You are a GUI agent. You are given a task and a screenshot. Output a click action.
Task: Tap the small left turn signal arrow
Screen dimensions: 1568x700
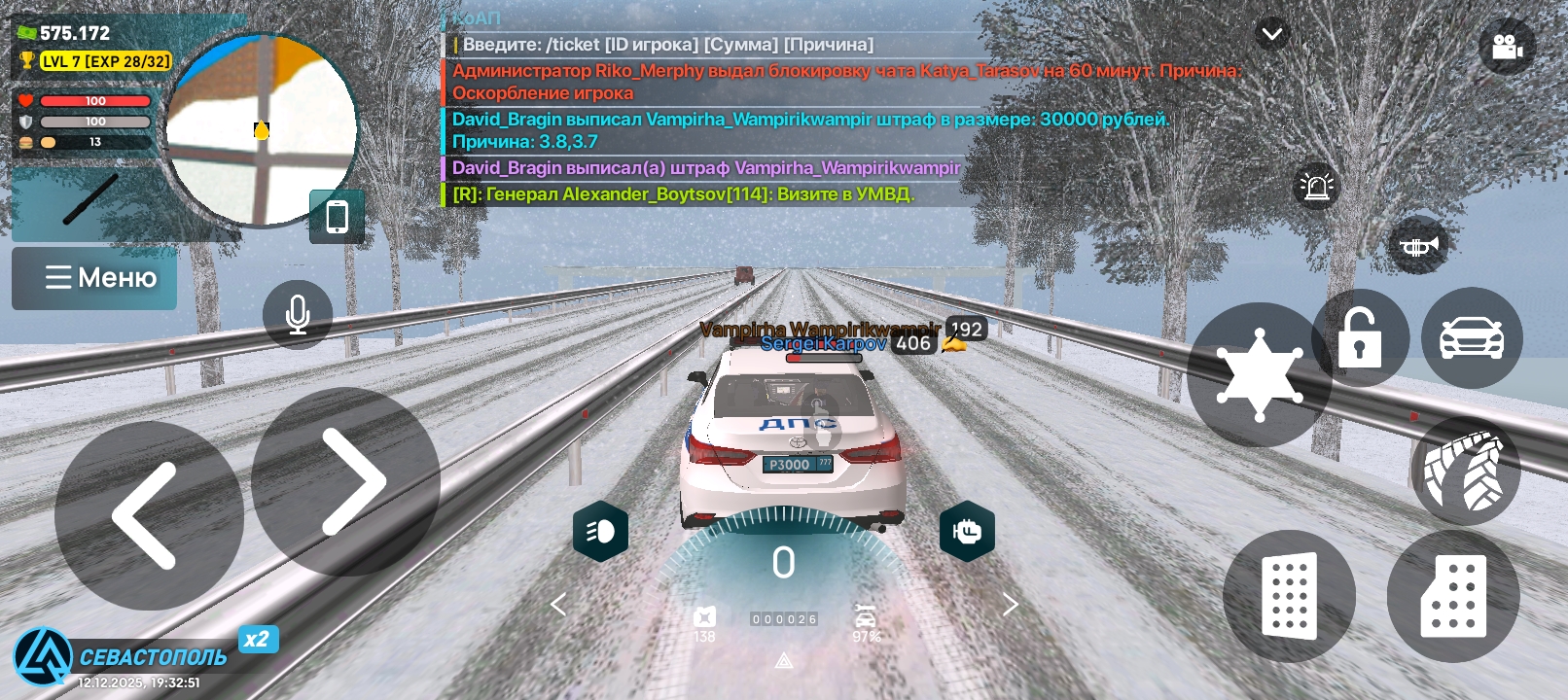(x=558, y=605)
